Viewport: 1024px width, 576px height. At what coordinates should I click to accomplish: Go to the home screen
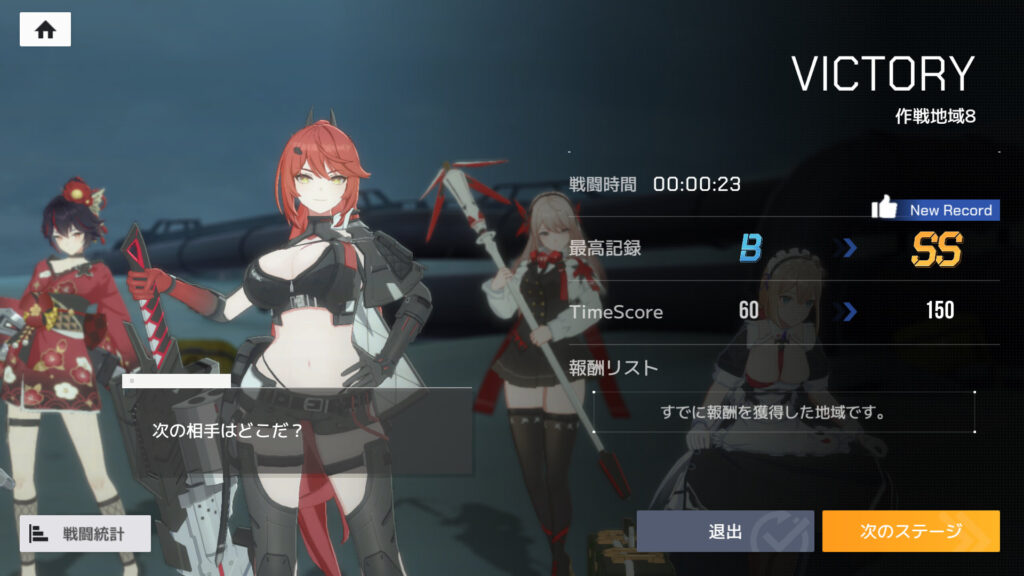45,30
